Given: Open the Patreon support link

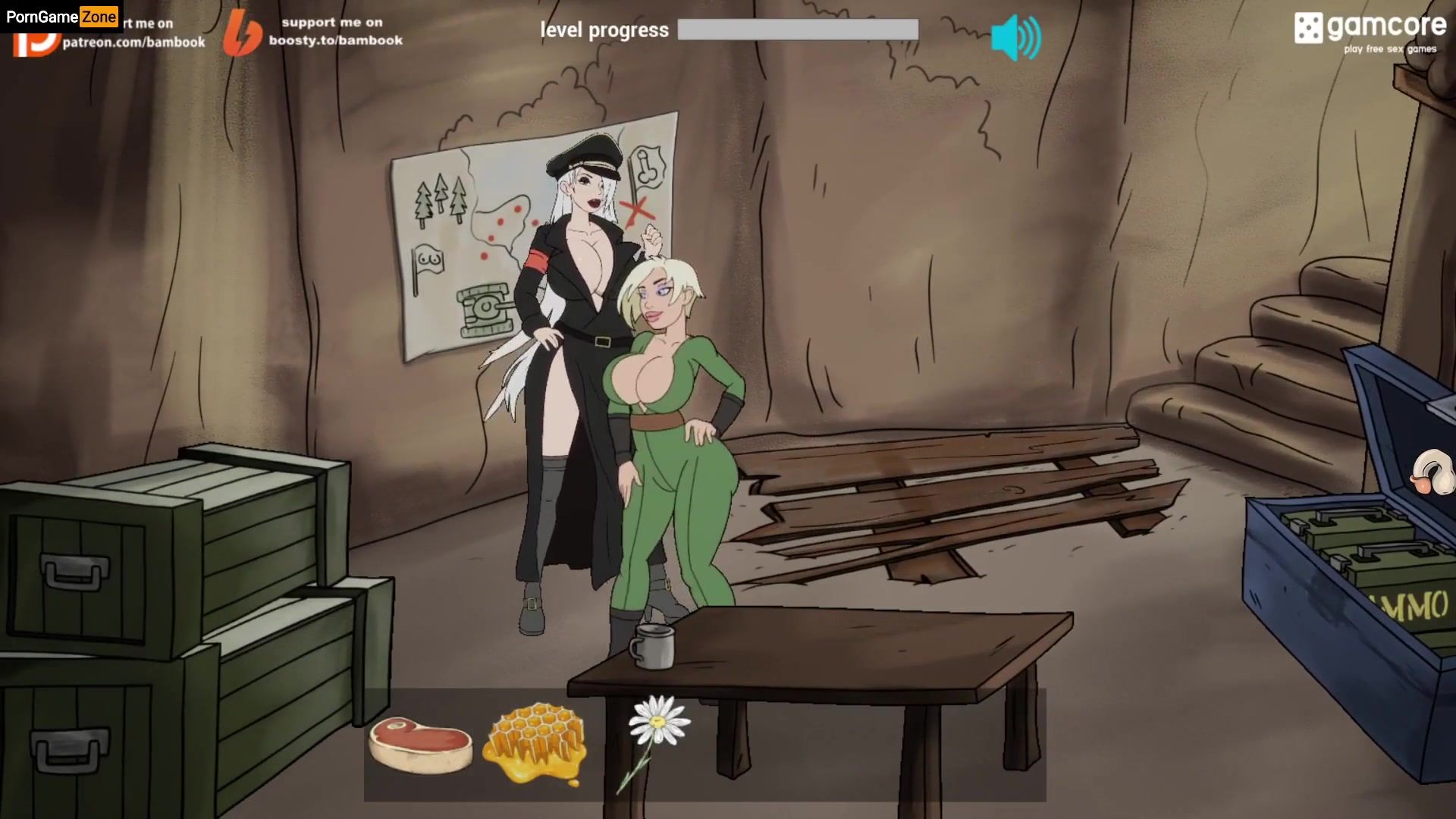Looking at the screenshot, I should [133, 42].
